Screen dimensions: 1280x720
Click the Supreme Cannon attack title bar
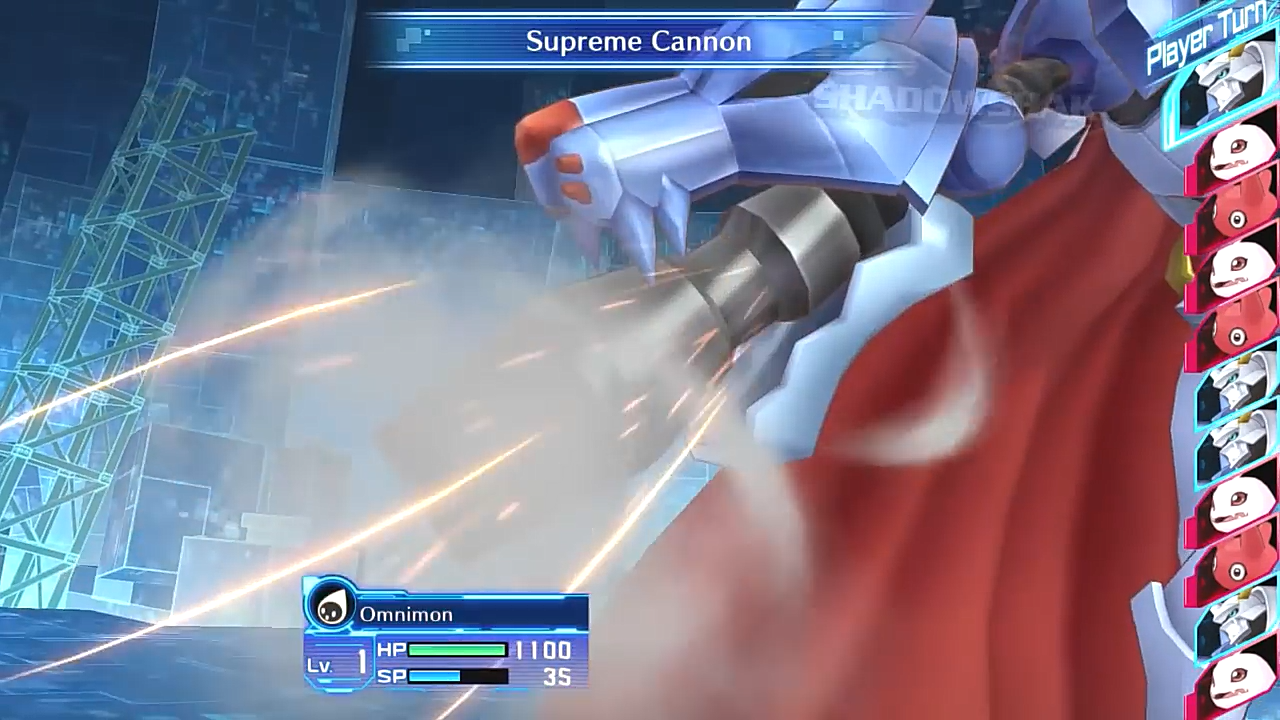[x=639, y=41]
